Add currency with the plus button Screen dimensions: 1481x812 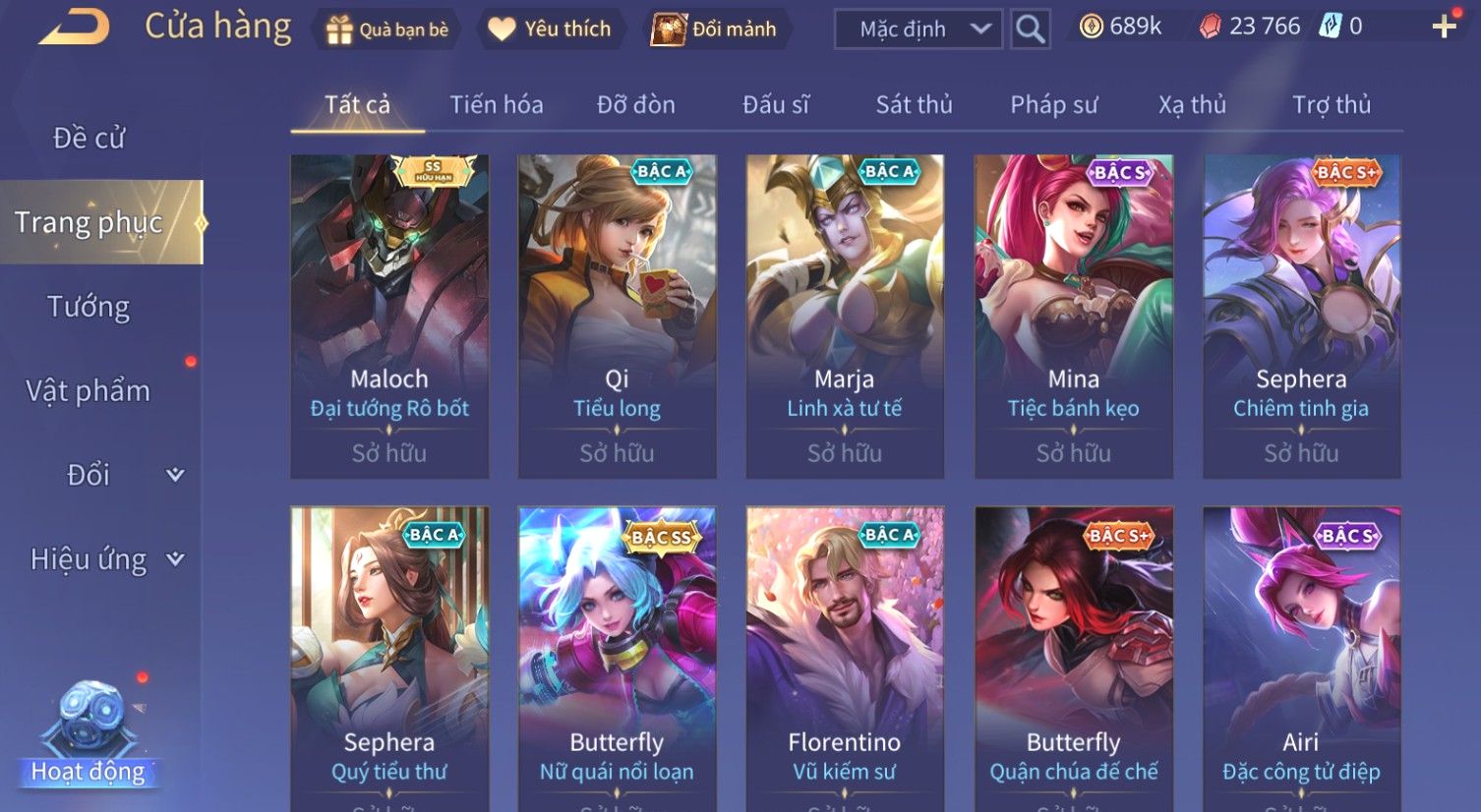click(x=1444, y=27)
